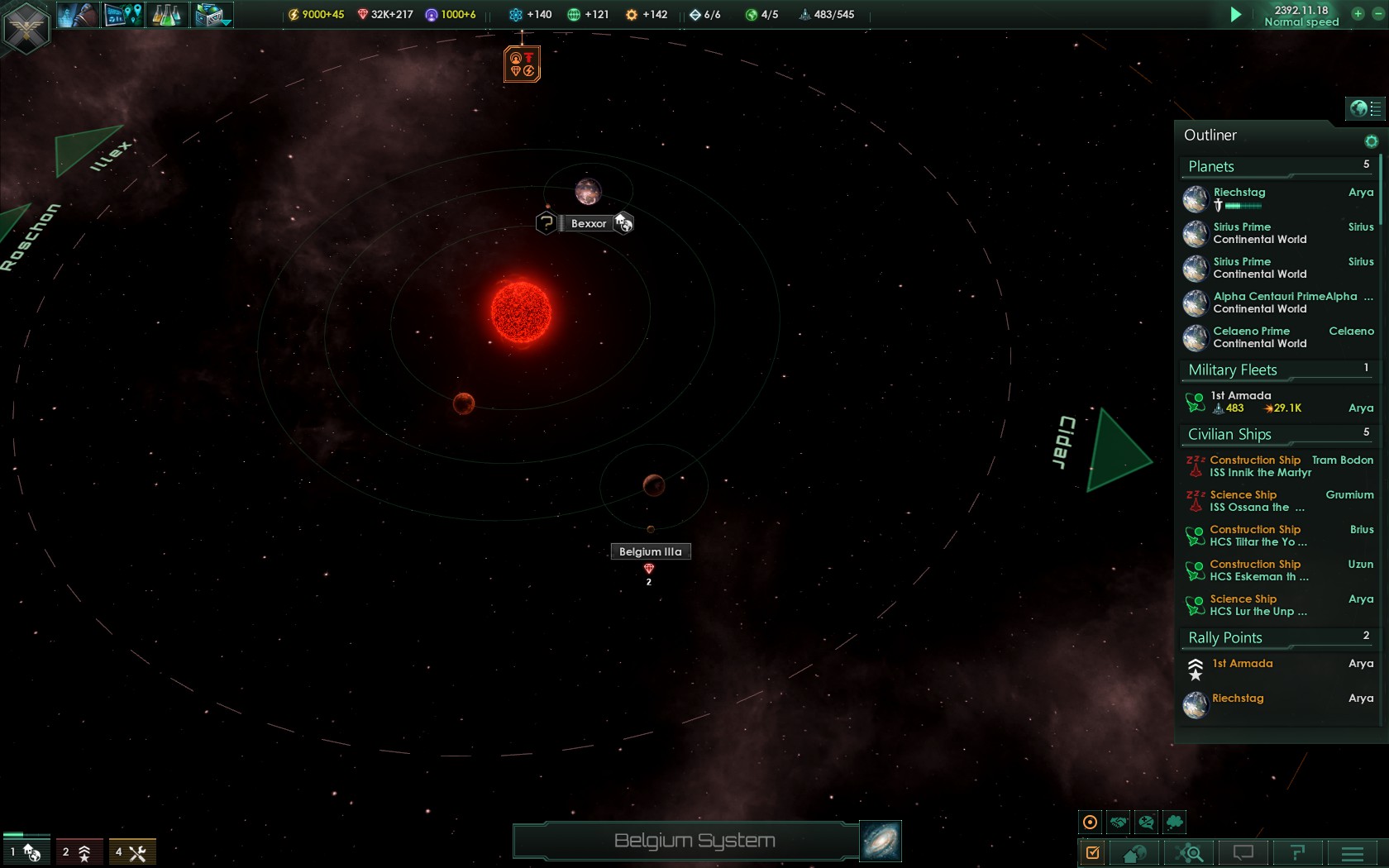Open the flasks technology research view
This screenshot has height=868, width=1389.
tap(166, 14)
